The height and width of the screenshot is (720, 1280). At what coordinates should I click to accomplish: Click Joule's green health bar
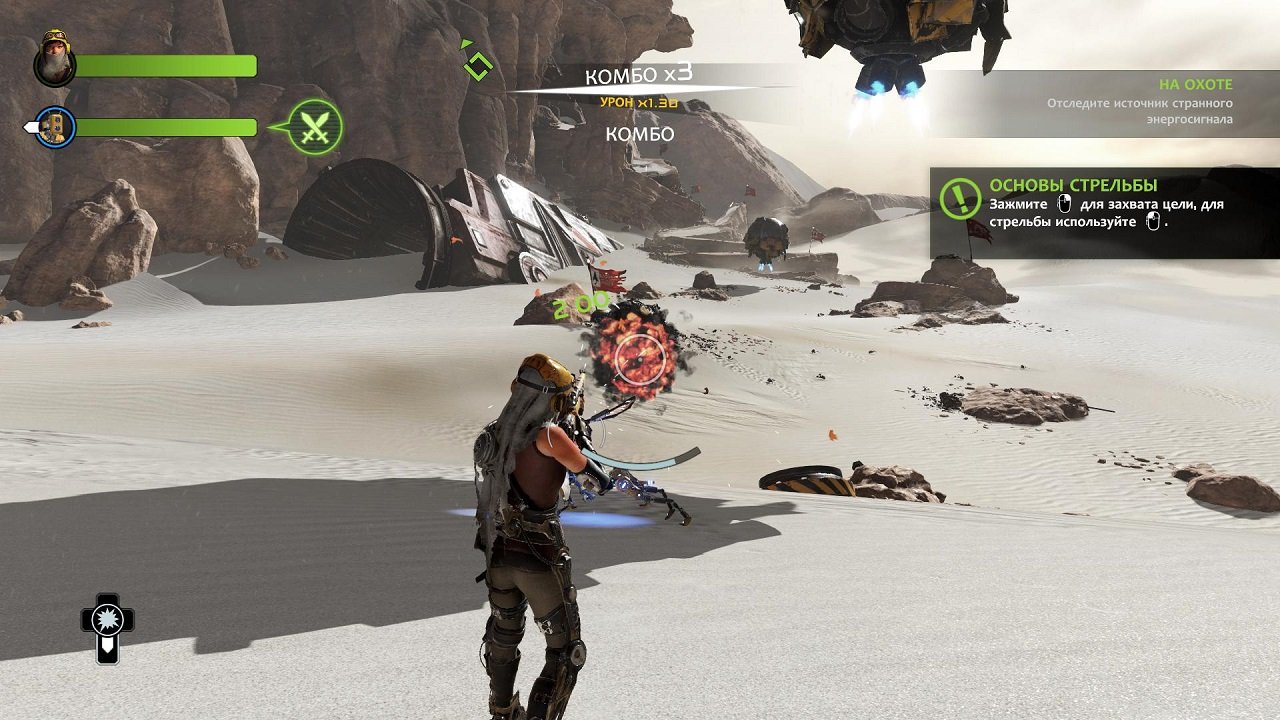pos(165,65)
